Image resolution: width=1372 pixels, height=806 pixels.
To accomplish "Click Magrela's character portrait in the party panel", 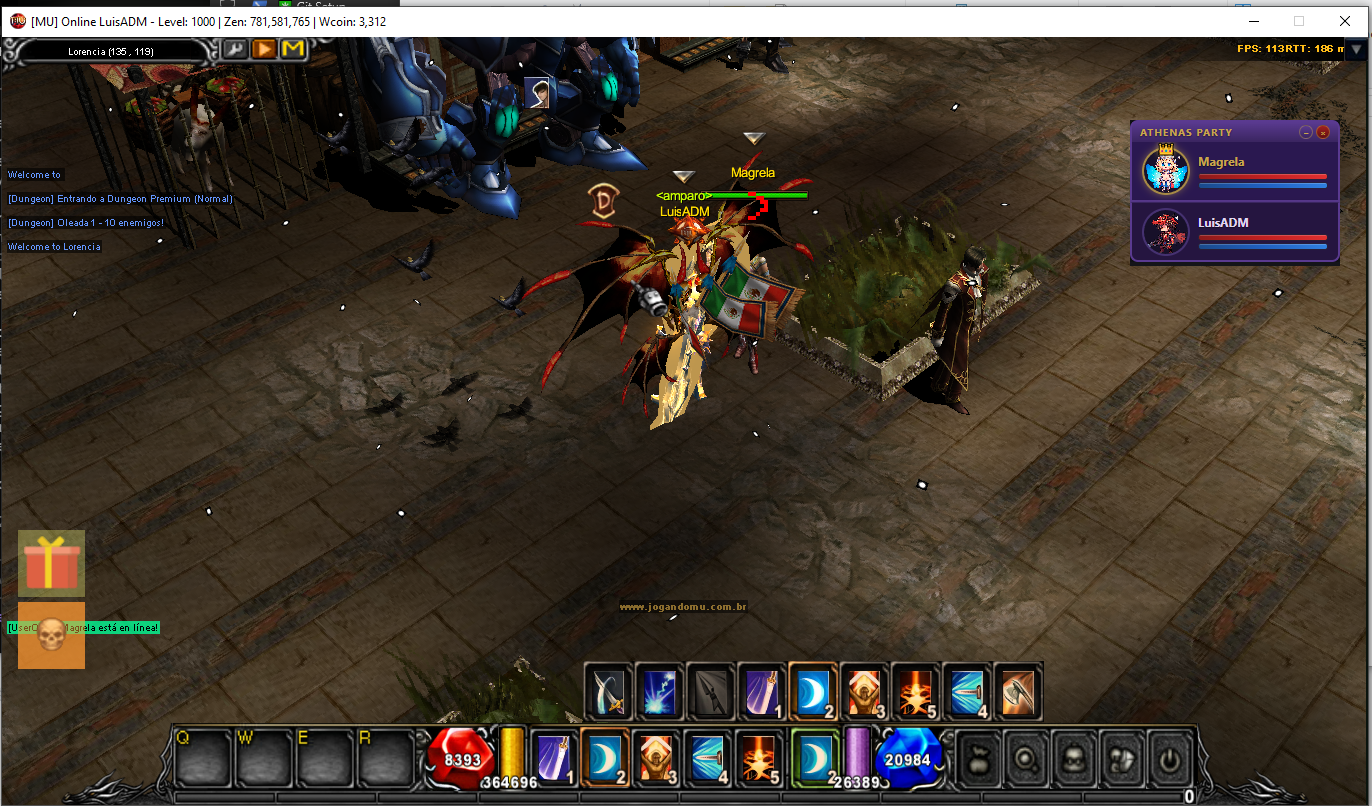I will (1164, 170).
